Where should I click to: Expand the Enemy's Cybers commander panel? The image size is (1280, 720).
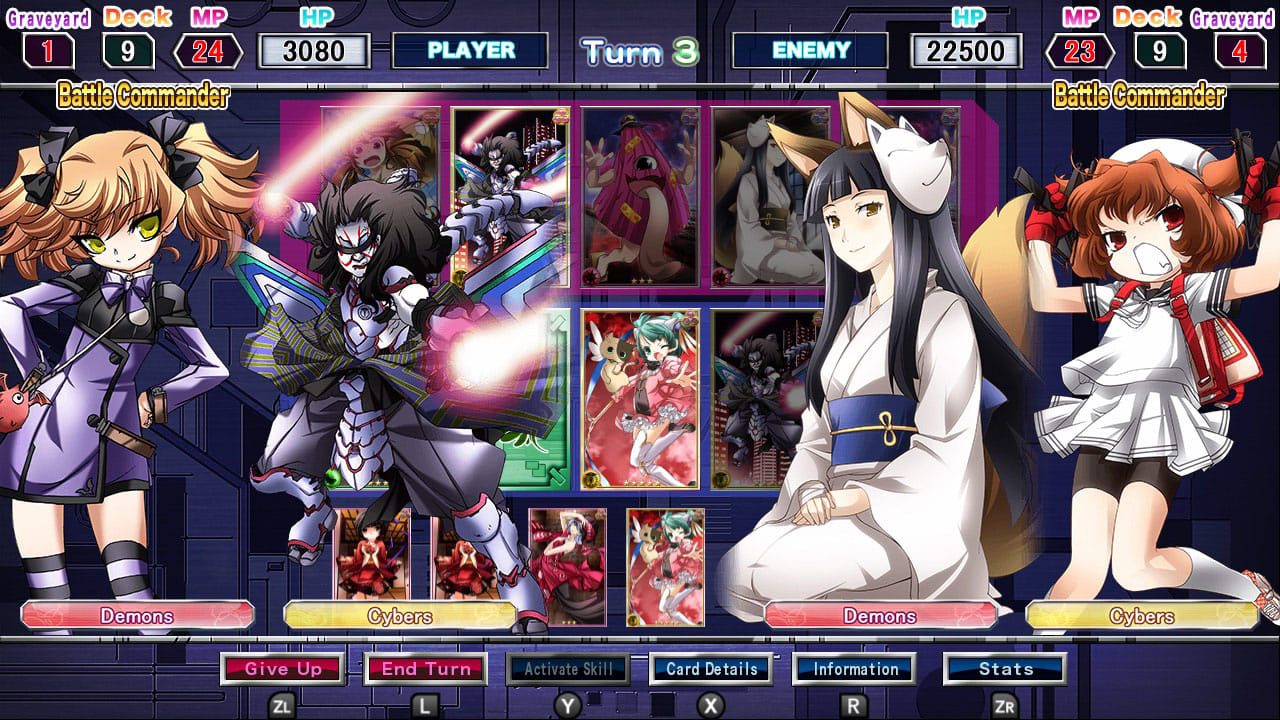(x=1143, y=617)
